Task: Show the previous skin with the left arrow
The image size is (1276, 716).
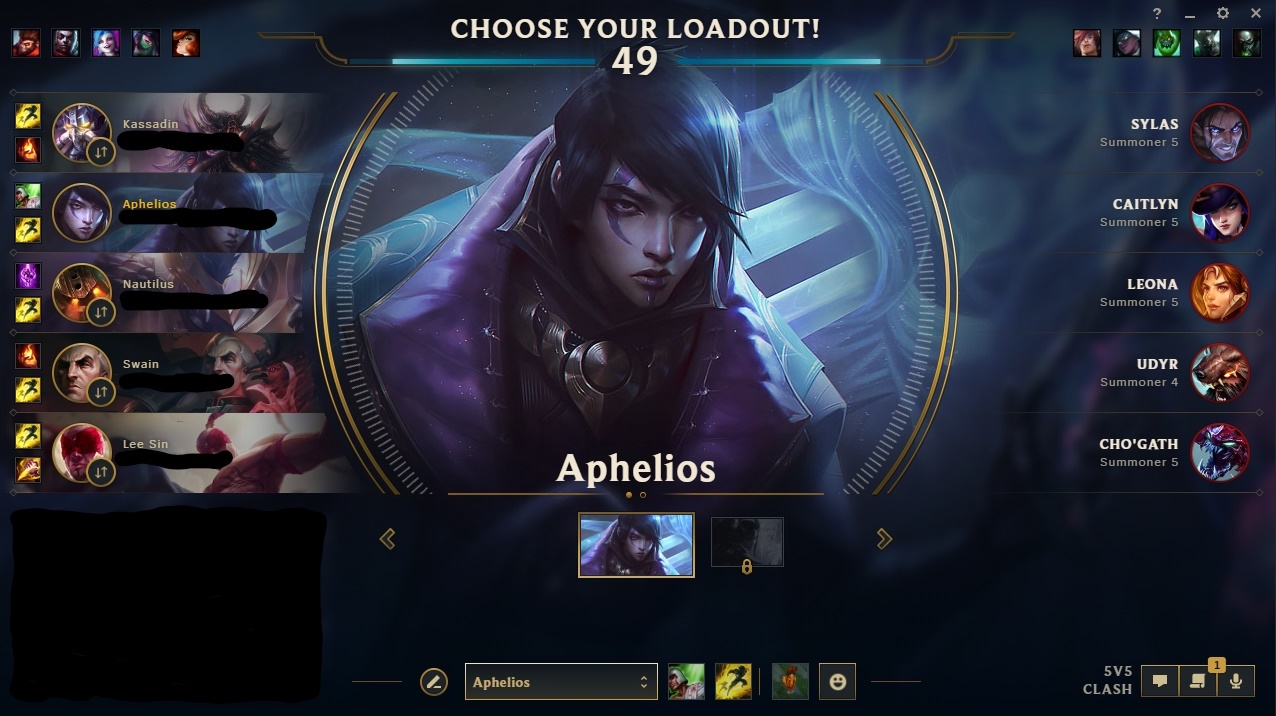Action: coord(388,539)
